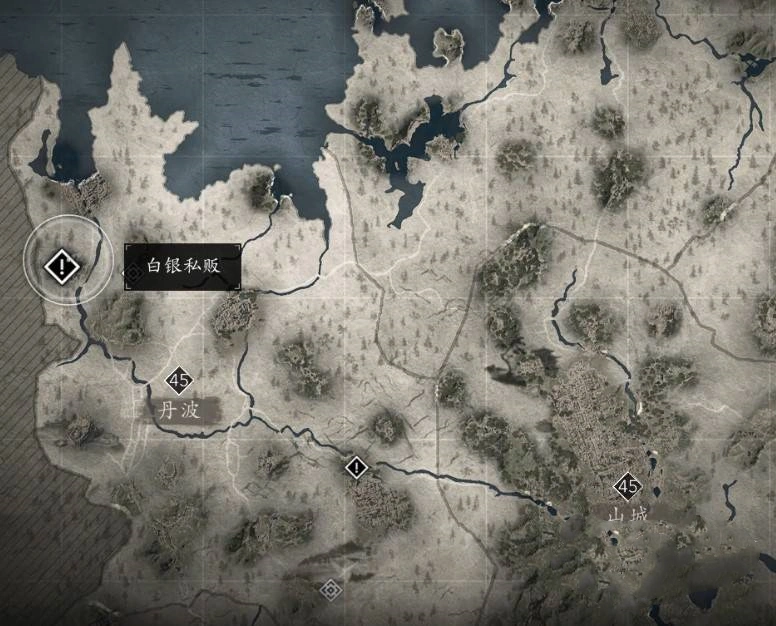The image size is (776, 626).
Task: Click the faint nested-diamond marker below 丹波
Action: click(330, 589)
